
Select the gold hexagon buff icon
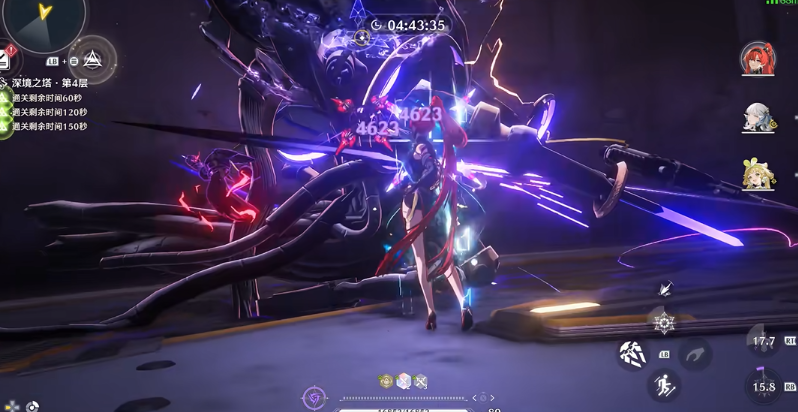[x=387, y=381]
